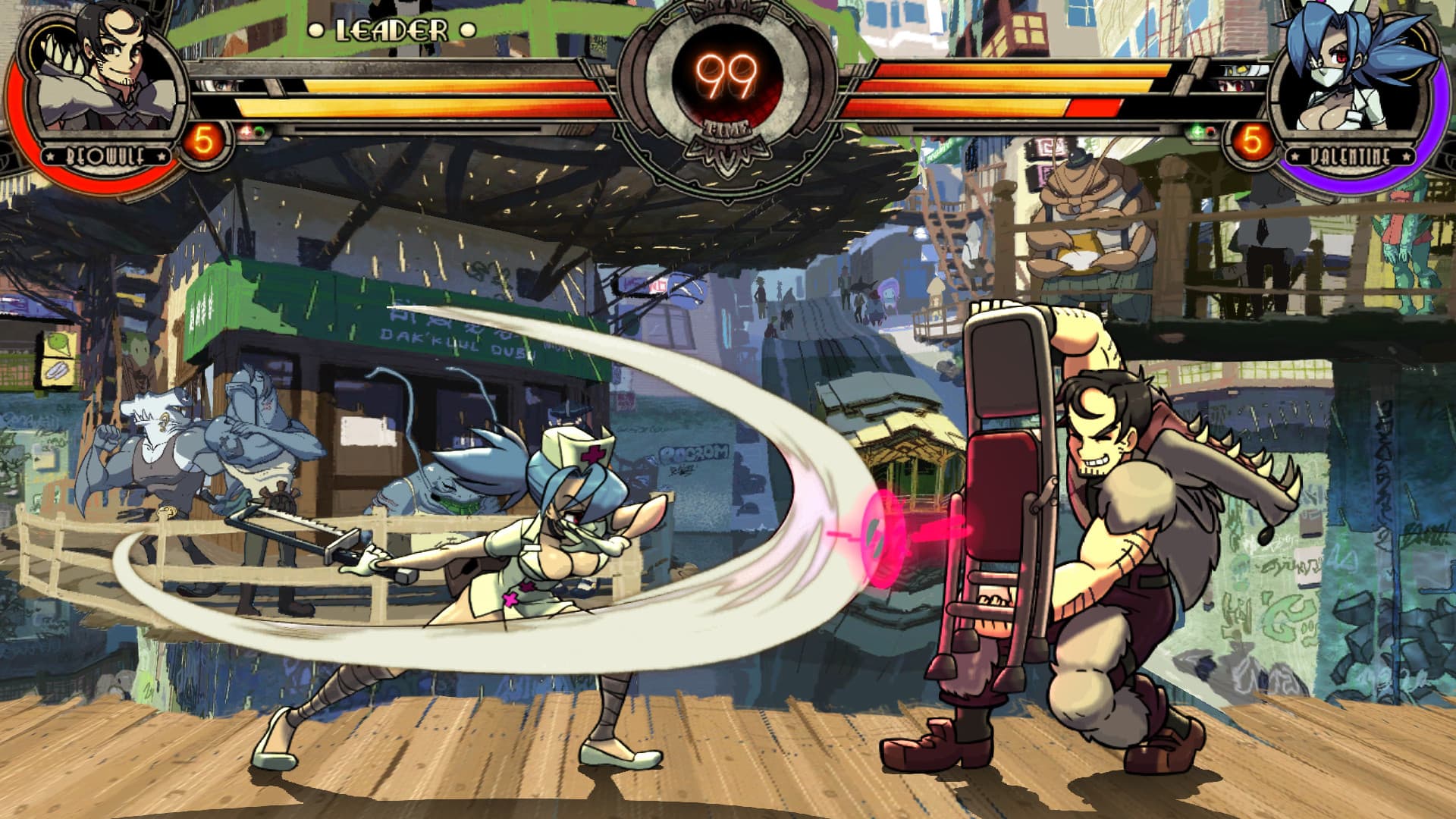Toggle the red indicator dot near Valentine's meter

pos(1210,133)
